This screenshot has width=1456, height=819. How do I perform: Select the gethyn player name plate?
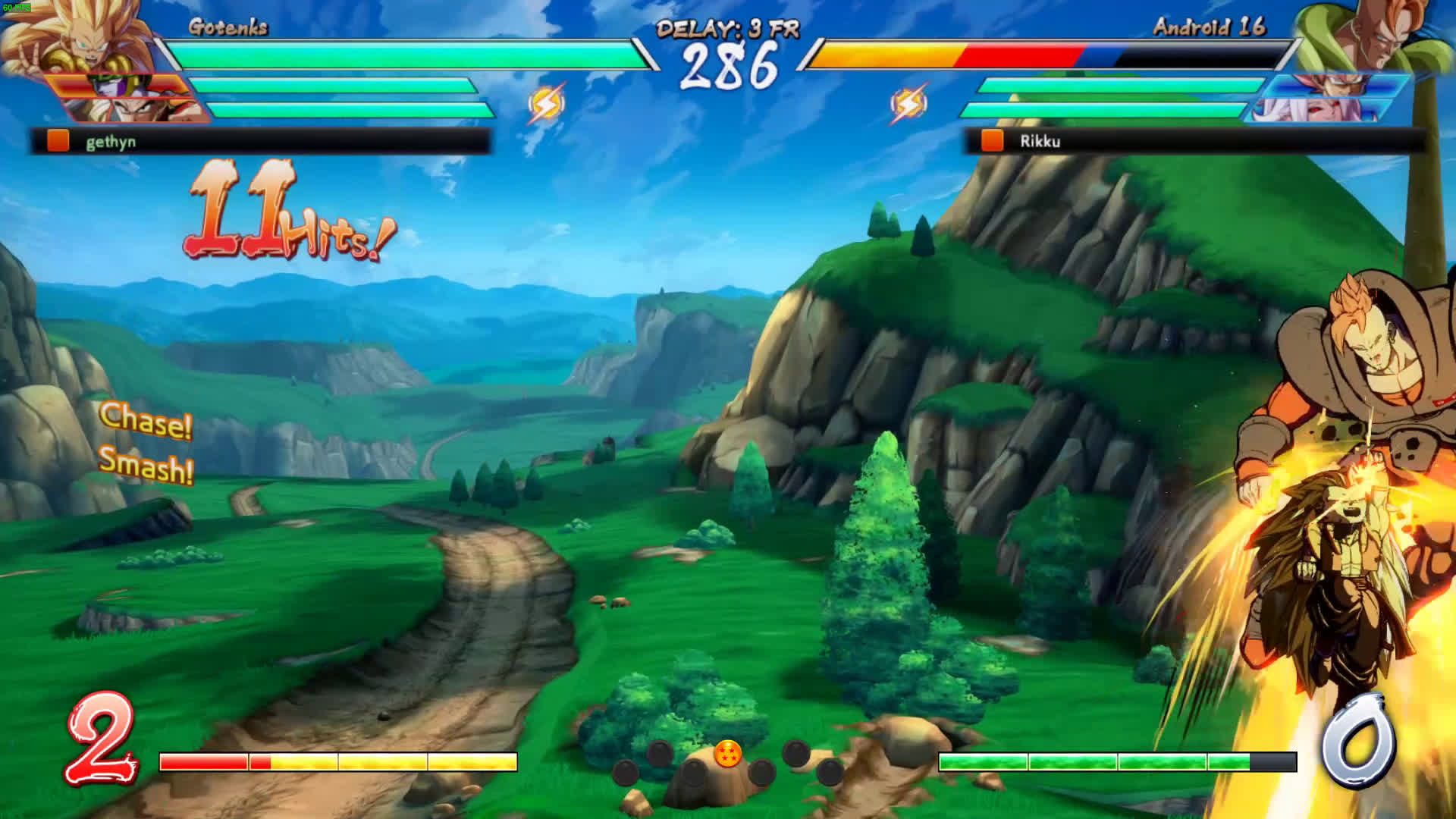tap(260, 141)
